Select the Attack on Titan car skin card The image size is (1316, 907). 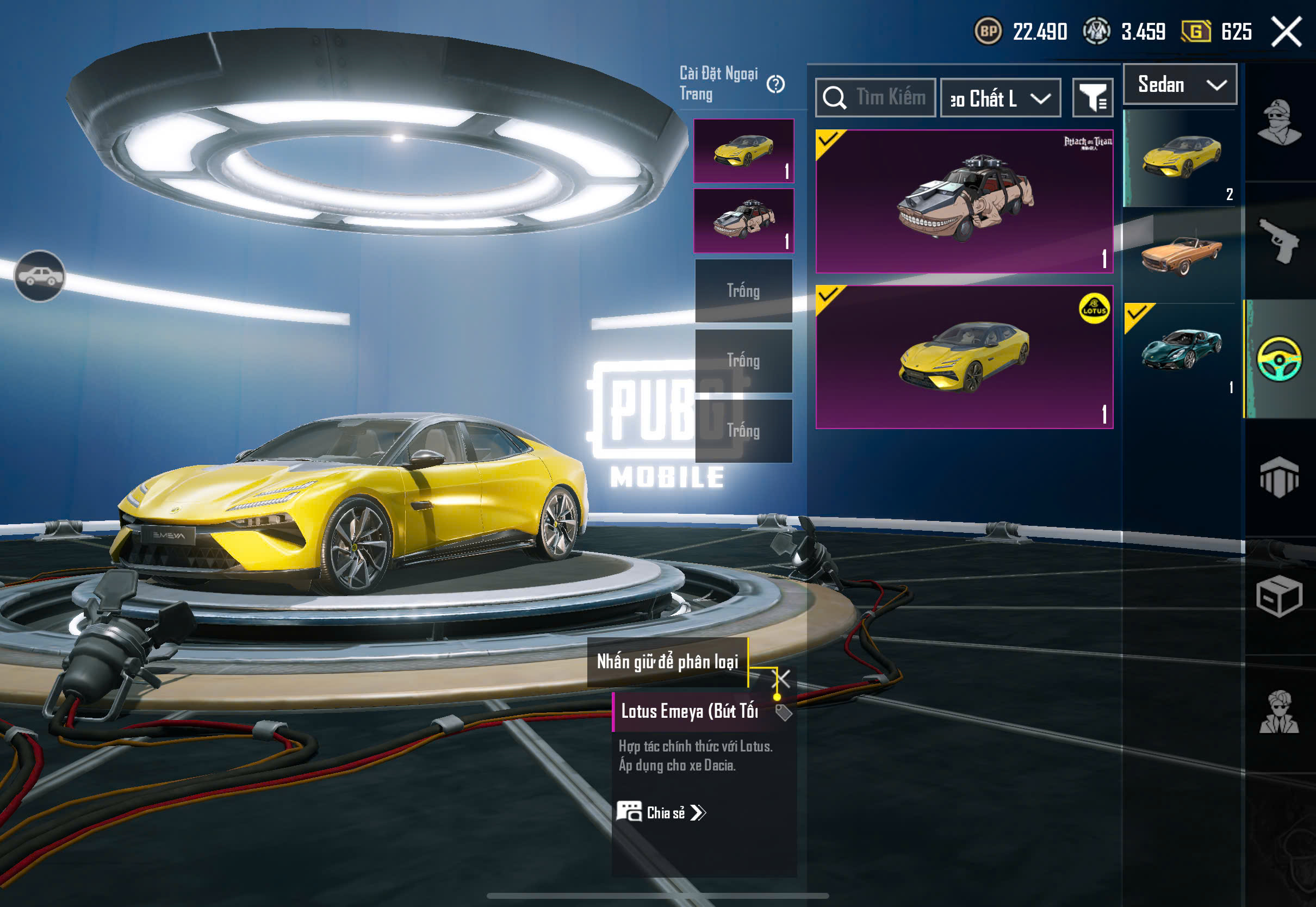point(964,201)
